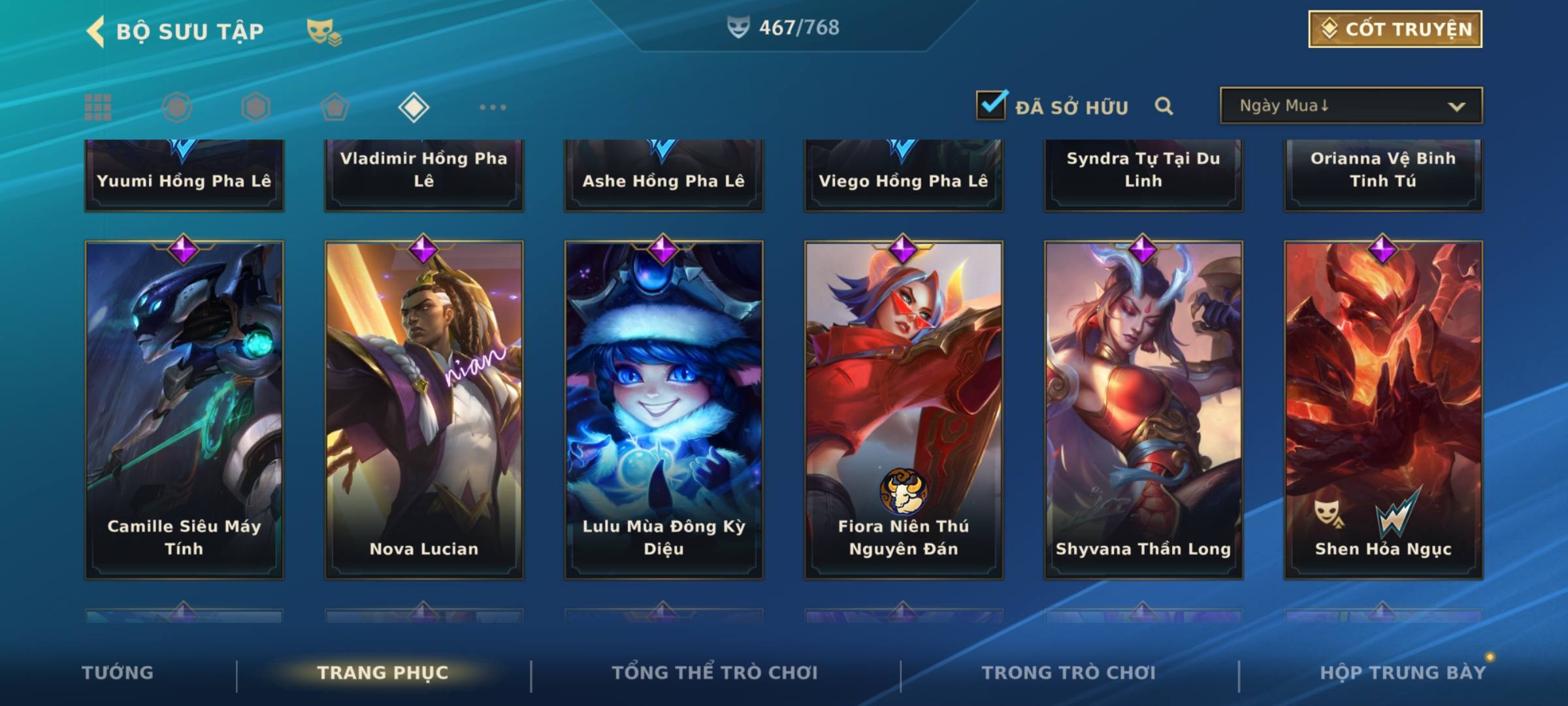View the Fiora Niên Thú Nguyên Đán skin
Screen dimensions: 1568x706
pos(904,410)
